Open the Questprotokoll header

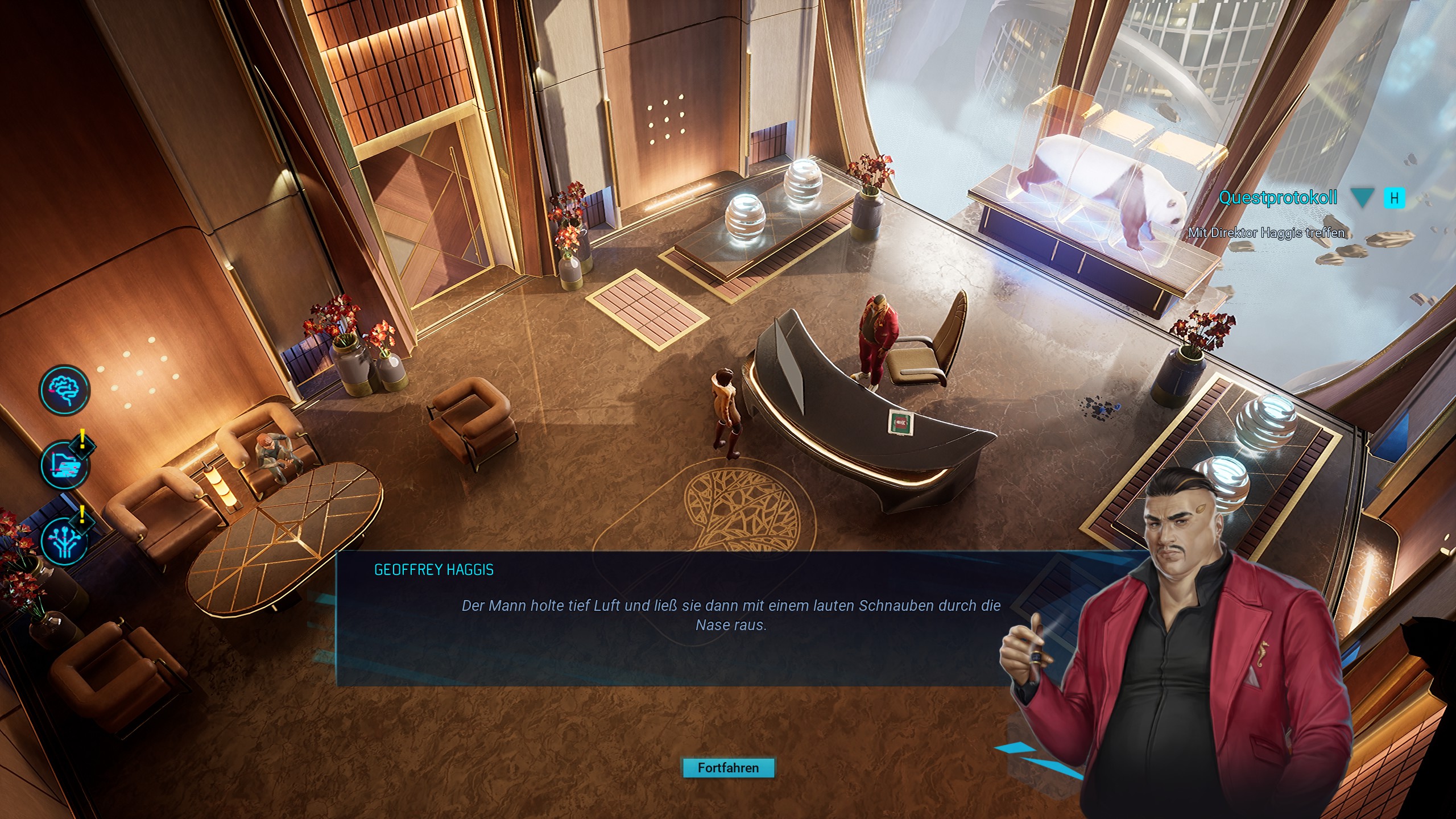1277,198
